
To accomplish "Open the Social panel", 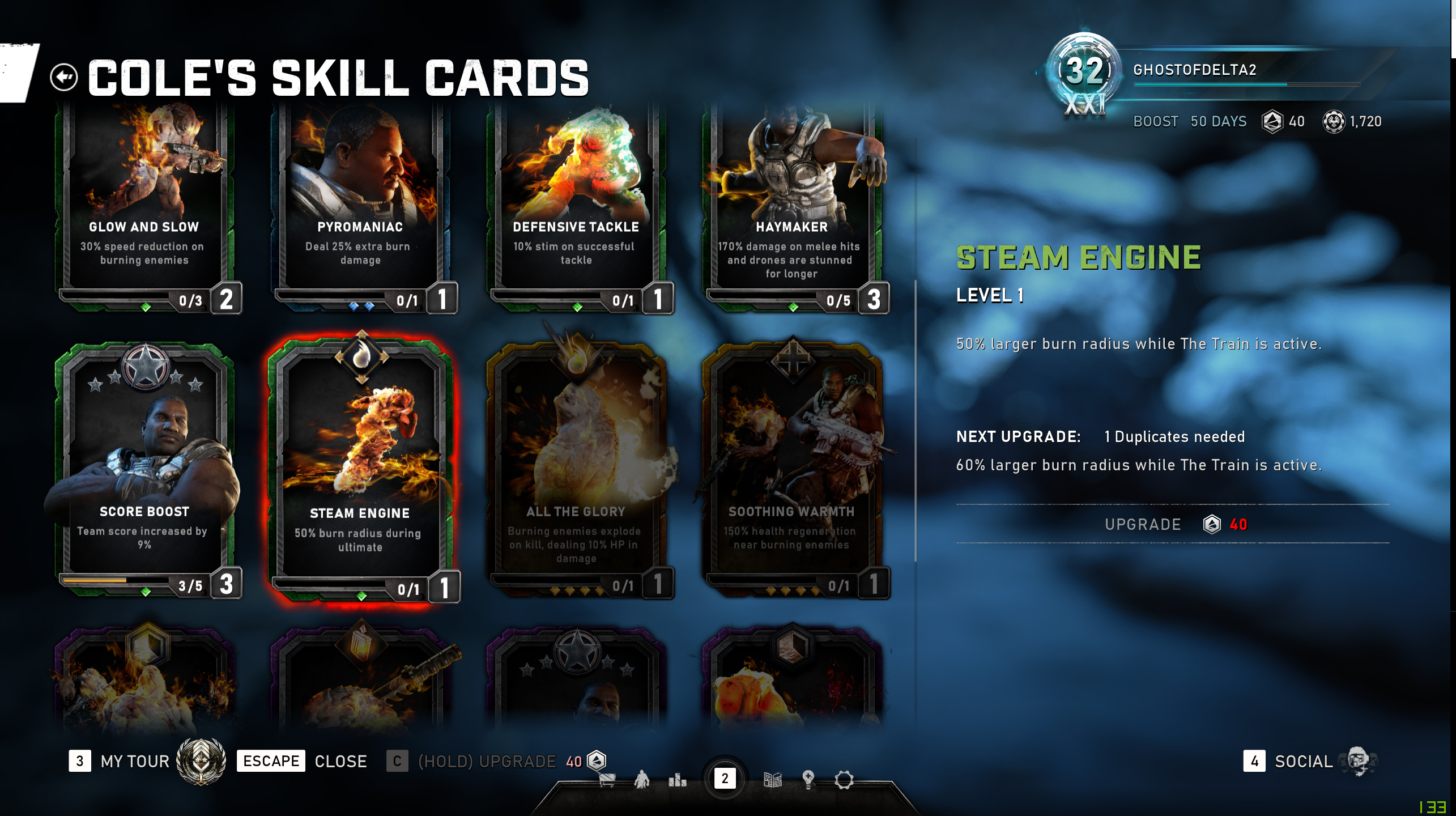I will (1303, 761).
